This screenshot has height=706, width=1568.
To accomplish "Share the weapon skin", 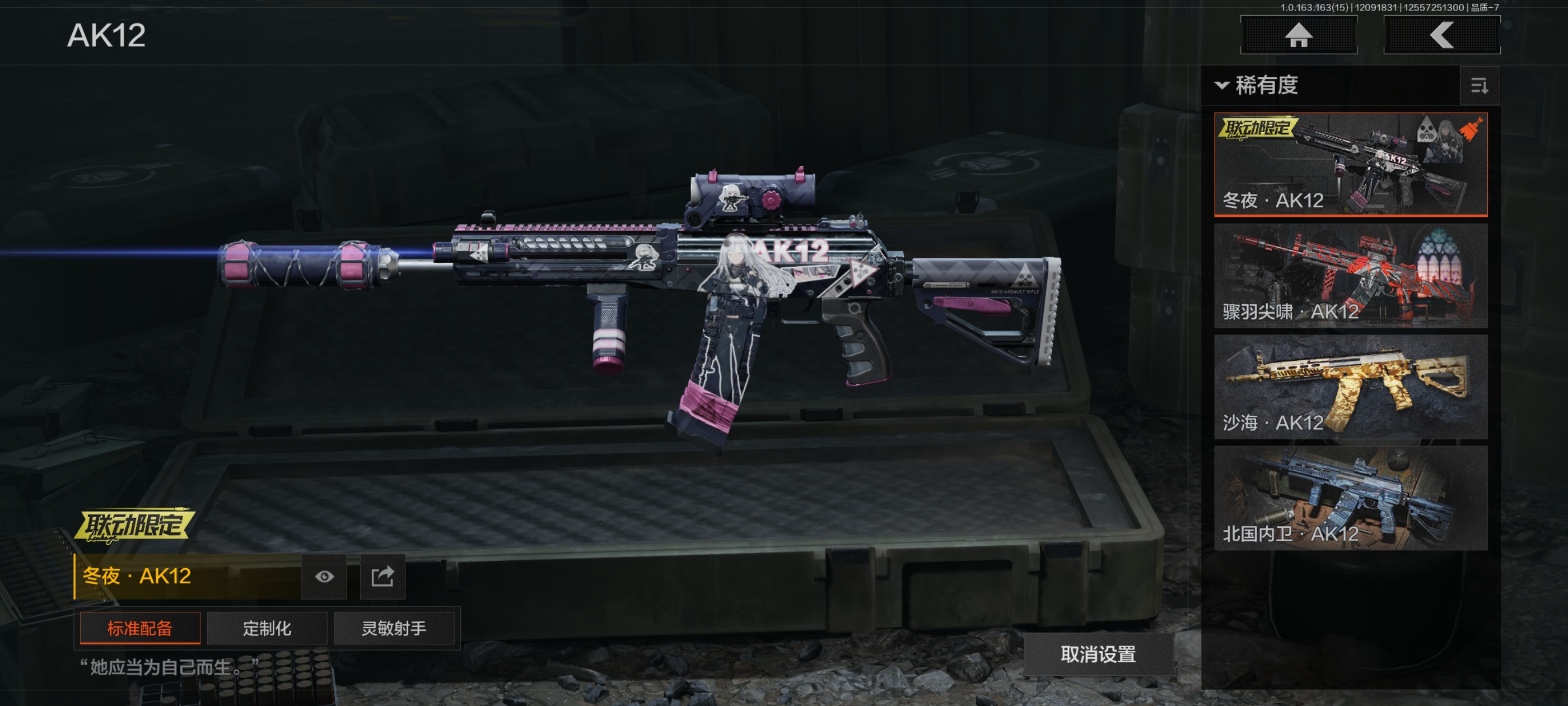I will 382,576.
